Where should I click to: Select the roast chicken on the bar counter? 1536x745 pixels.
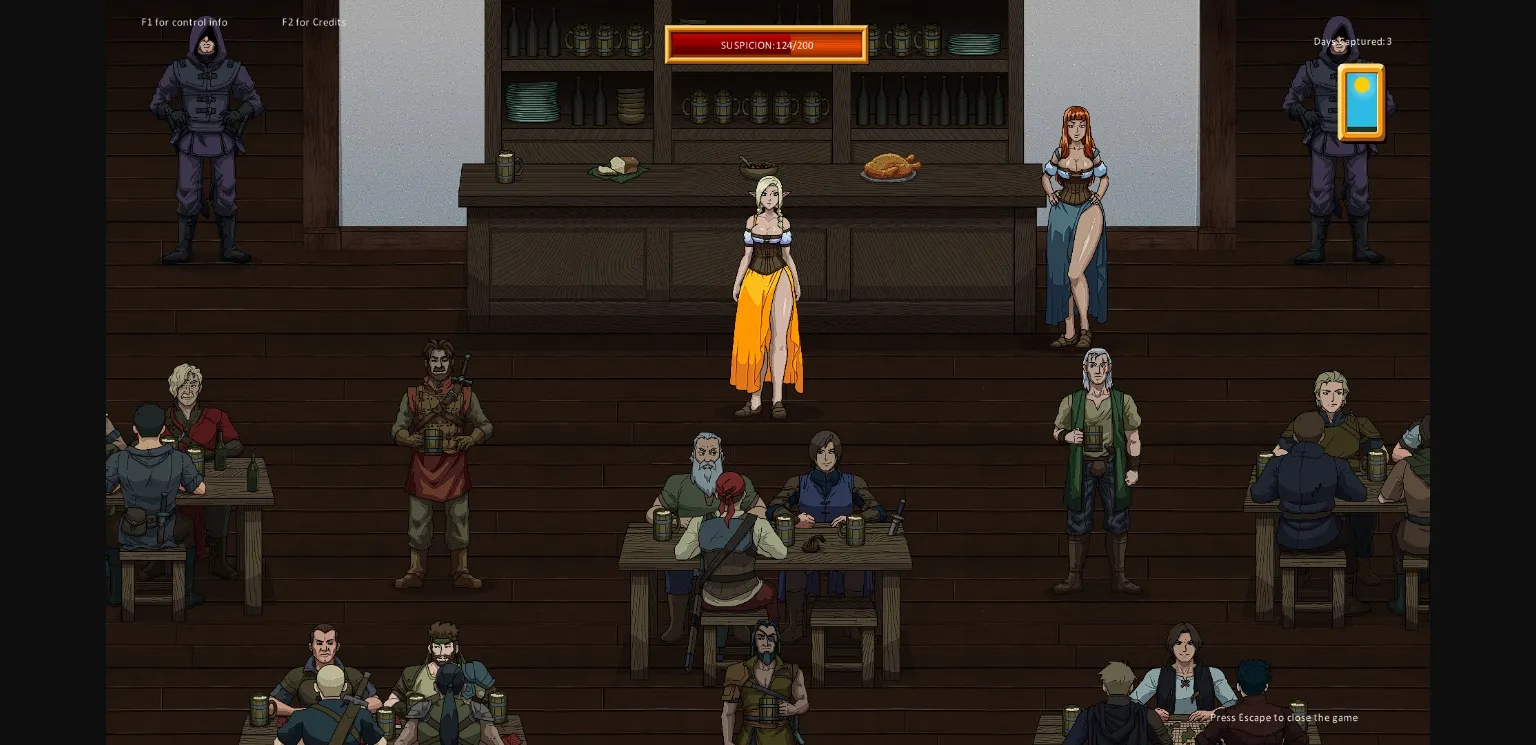click(x=889, y=165)
